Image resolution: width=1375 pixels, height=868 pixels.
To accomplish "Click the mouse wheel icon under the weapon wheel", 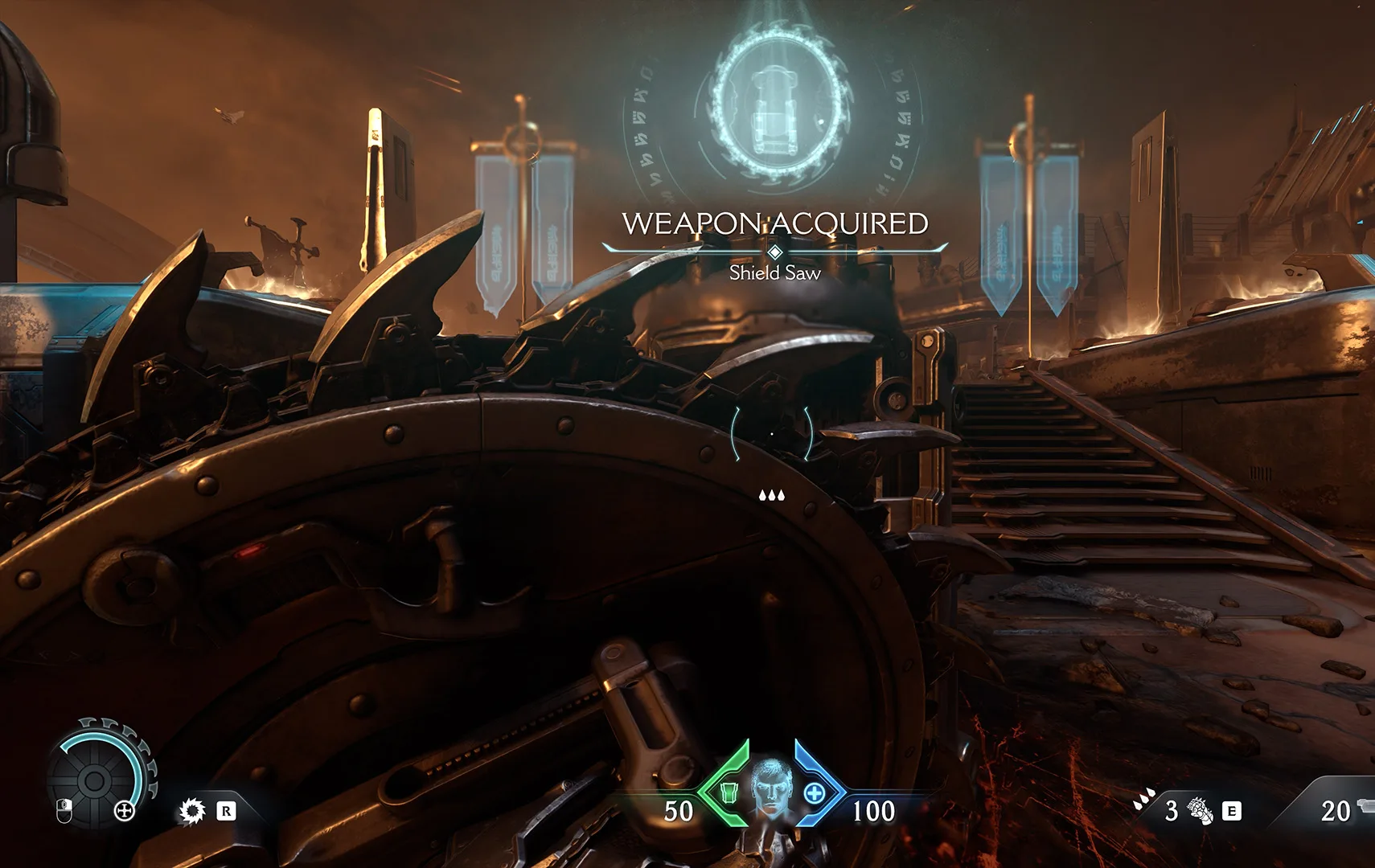I will (x=64, y=812).
